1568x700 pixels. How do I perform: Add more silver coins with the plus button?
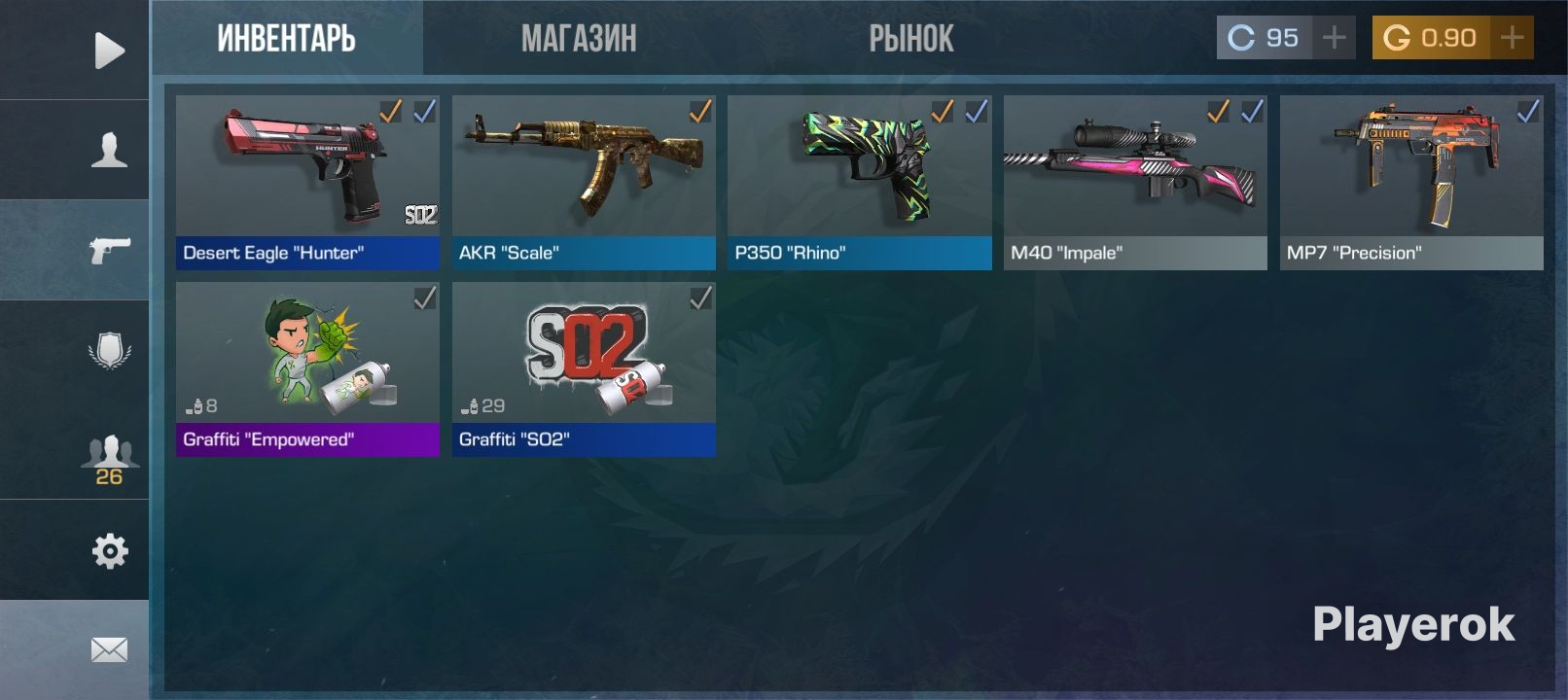[1335, 38]
